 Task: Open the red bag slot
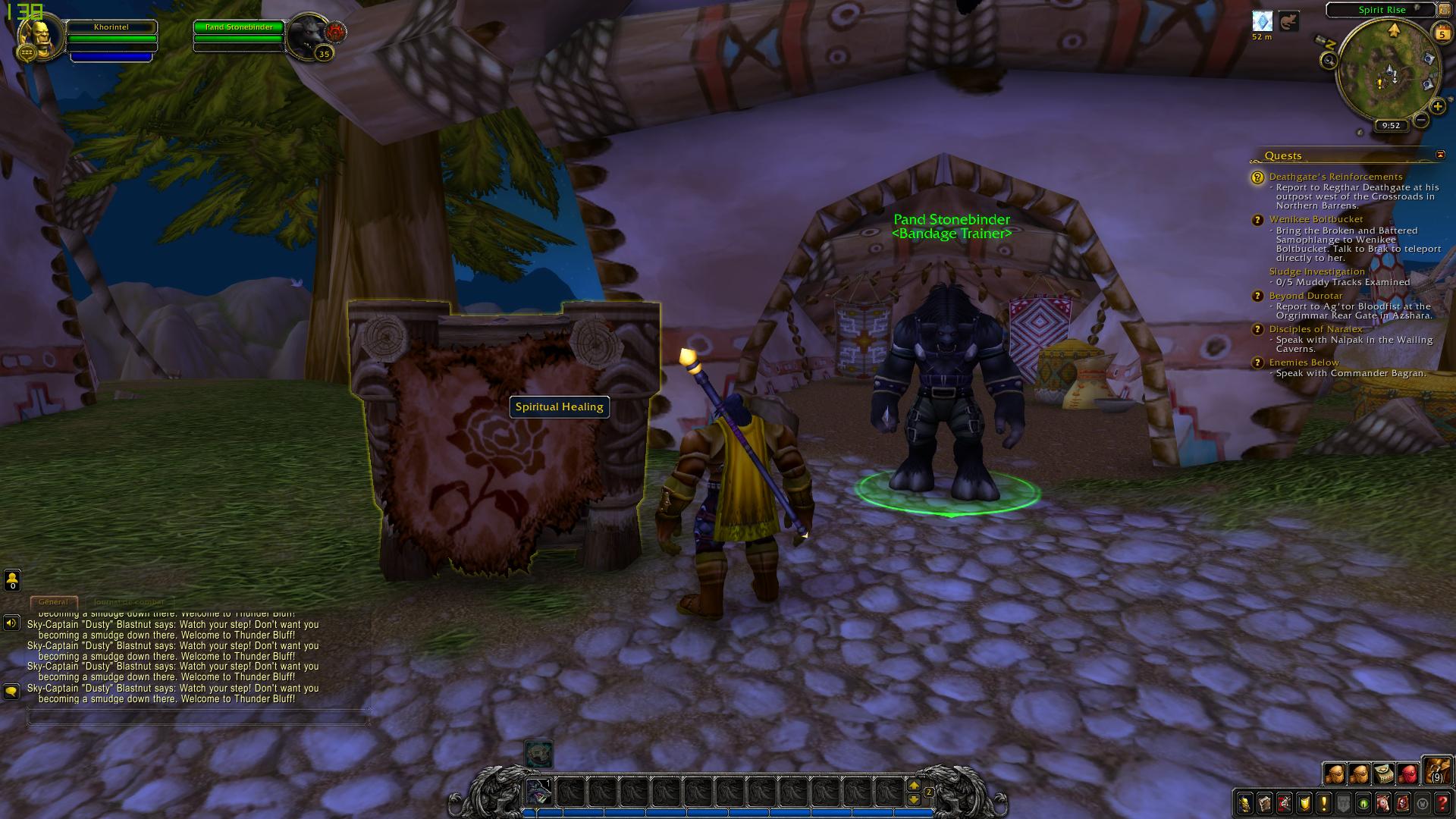coord(1407,774)
